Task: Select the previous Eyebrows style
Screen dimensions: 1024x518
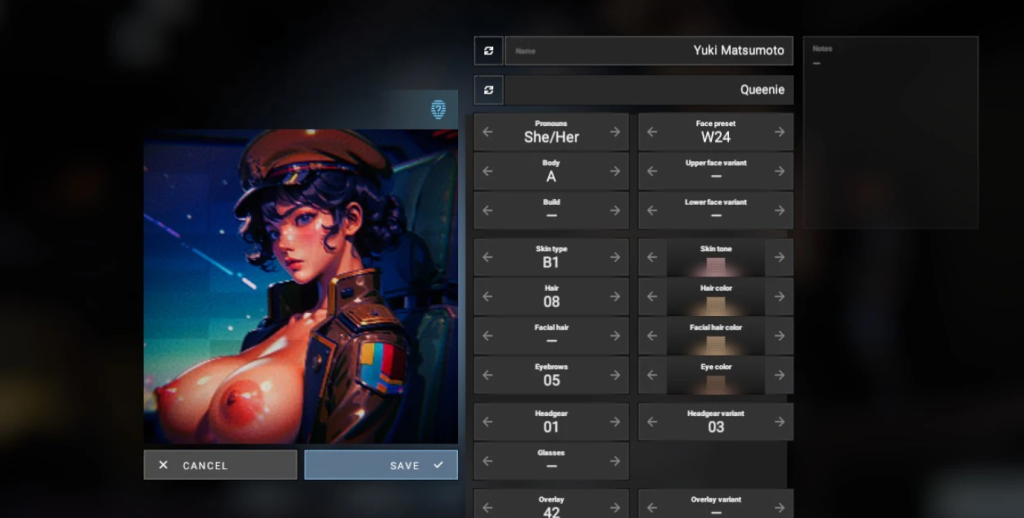Action: 488,375
